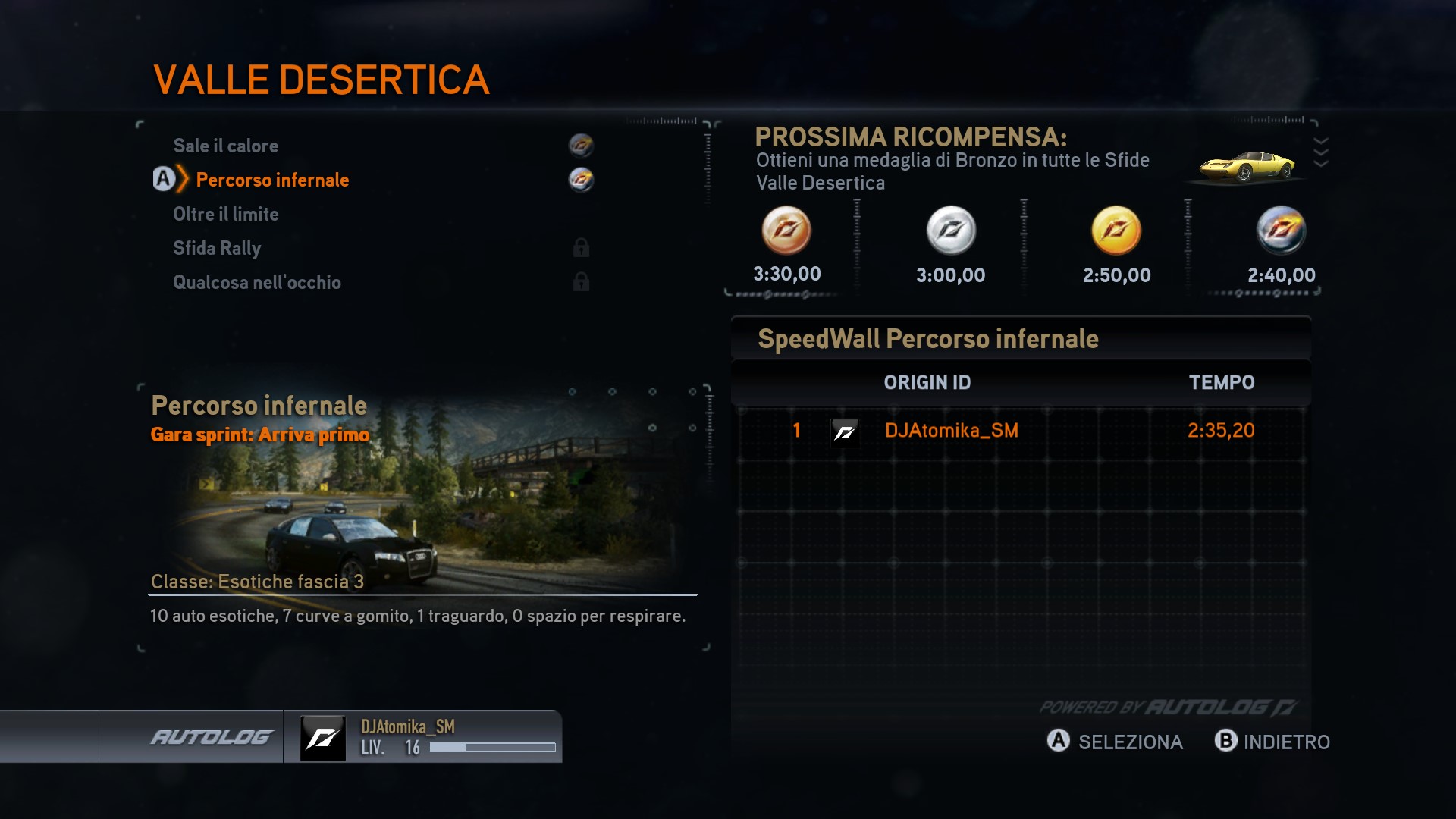Click the yellow reward car thumbnail

pos(1246,165)
